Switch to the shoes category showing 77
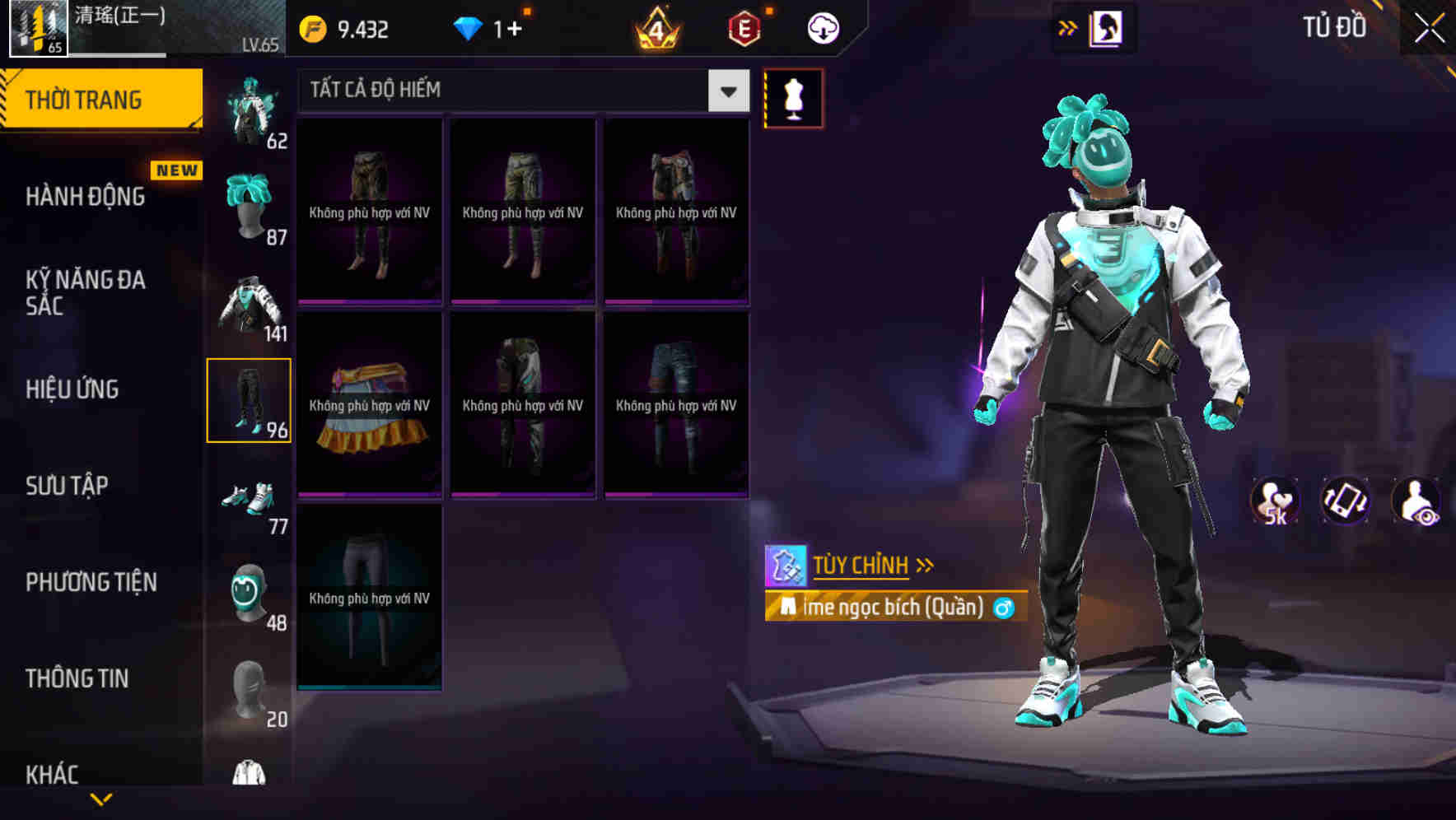This screenshot has height=820, width=1456. pyautogui.click(x=251, y=498)
